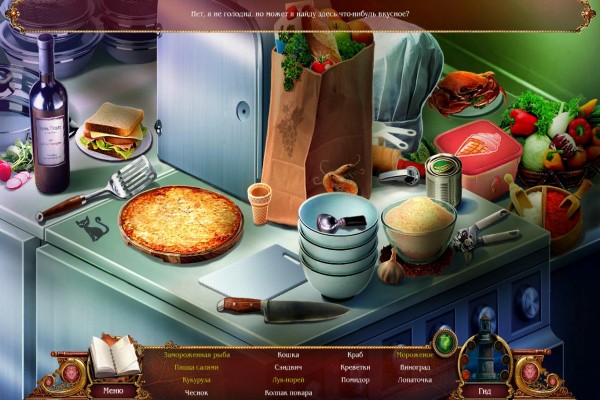Open the Меню button
The height and width of the screenshot is (400, 600).
coord(114,391)
